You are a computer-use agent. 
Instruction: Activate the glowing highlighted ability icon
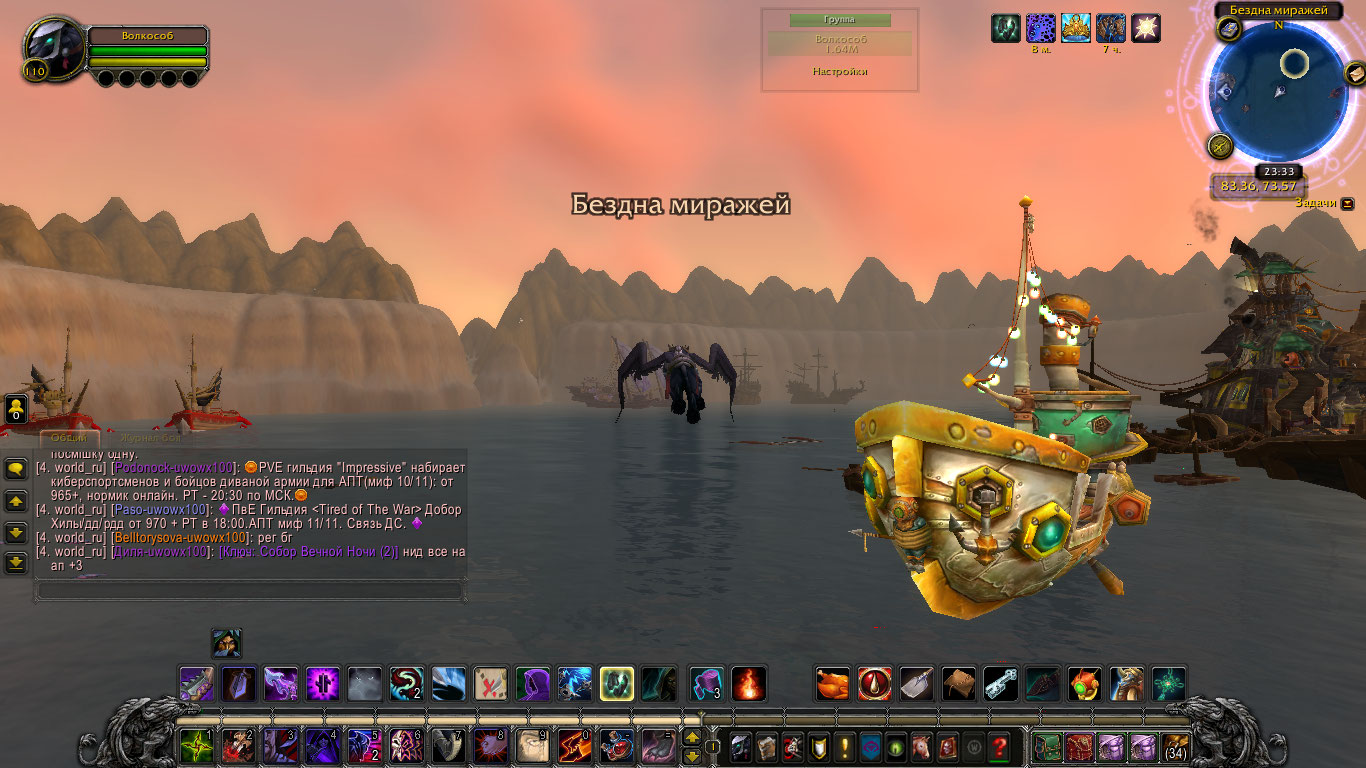click(x=616, y=684)
